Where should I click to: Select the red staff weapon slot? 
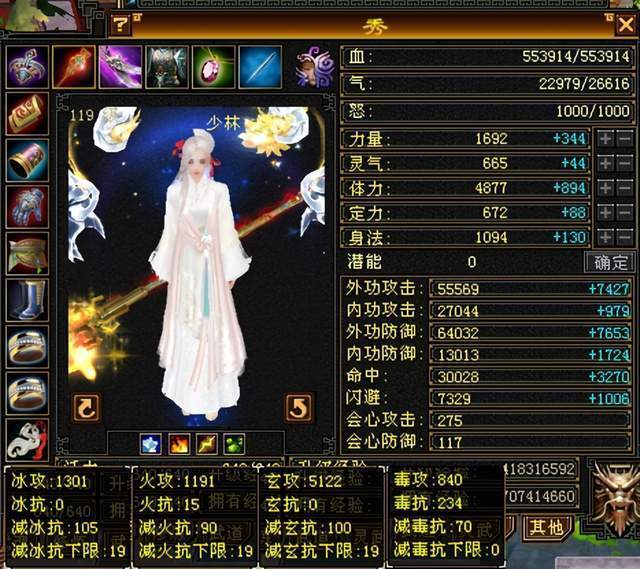click(73, 66)
